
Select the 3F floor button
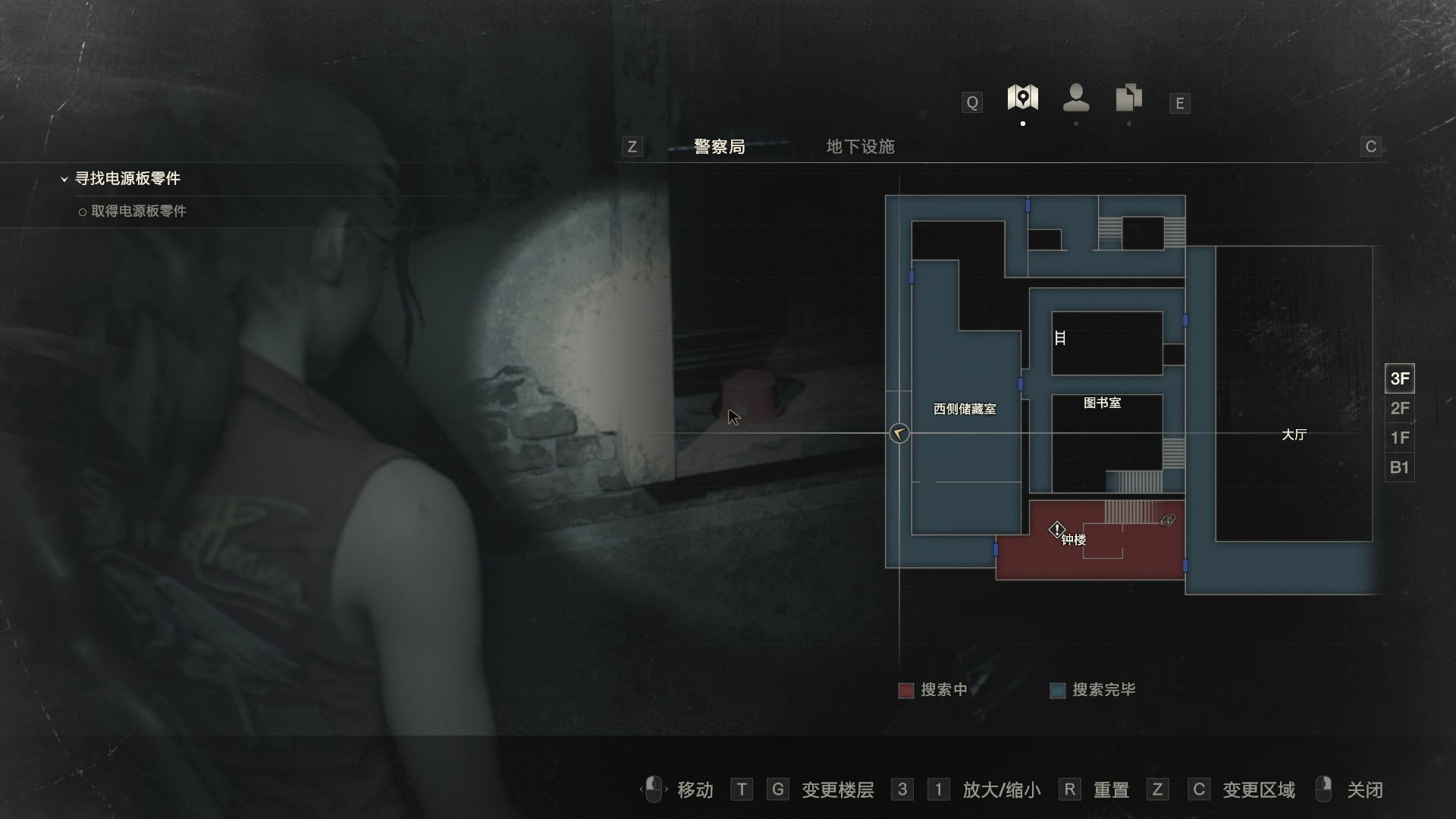tap(1399, 378)
